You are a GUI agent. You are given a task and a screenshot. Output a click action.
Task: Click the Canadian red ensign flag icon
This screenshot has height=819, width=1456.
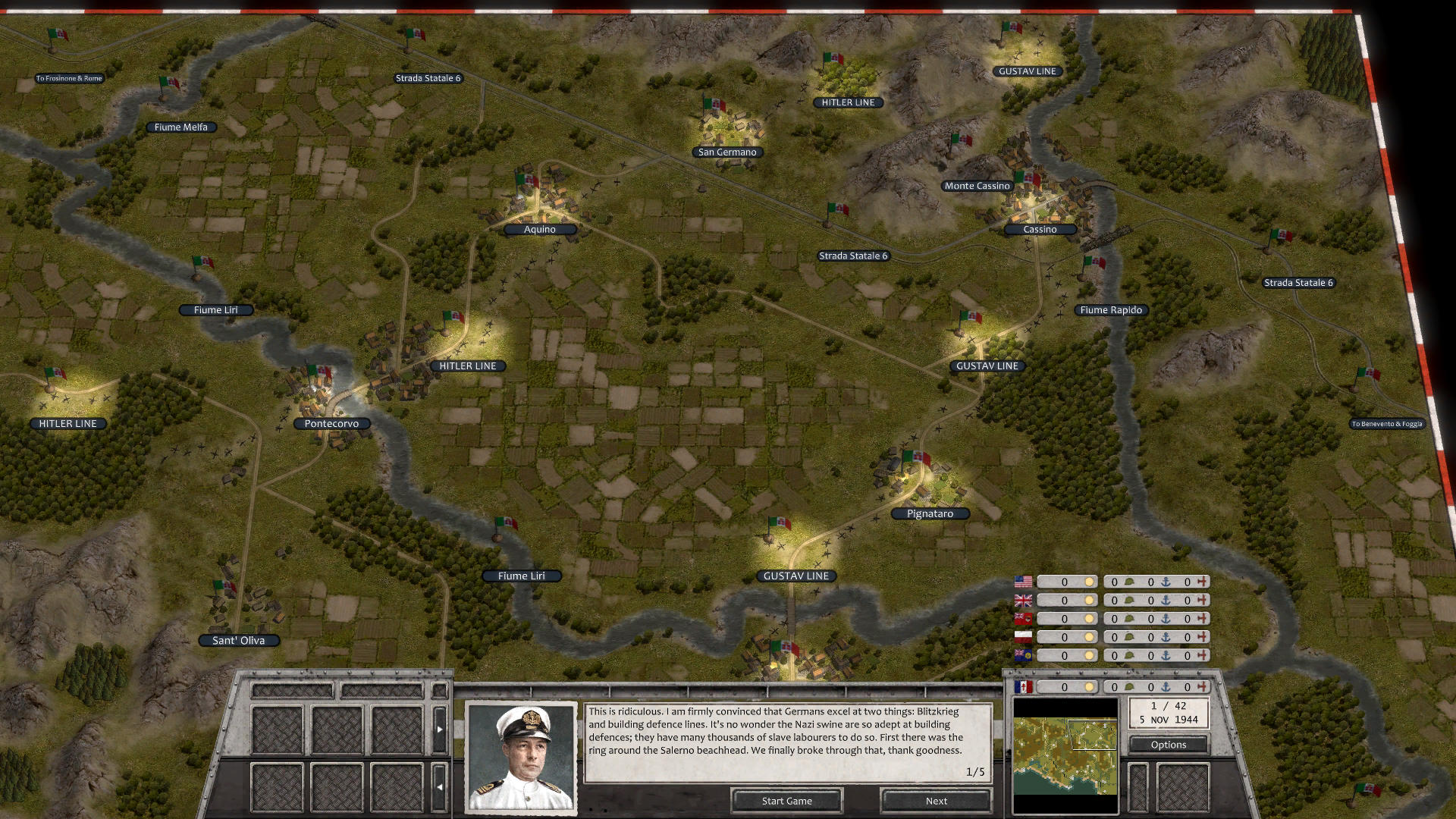[1023, 619]
